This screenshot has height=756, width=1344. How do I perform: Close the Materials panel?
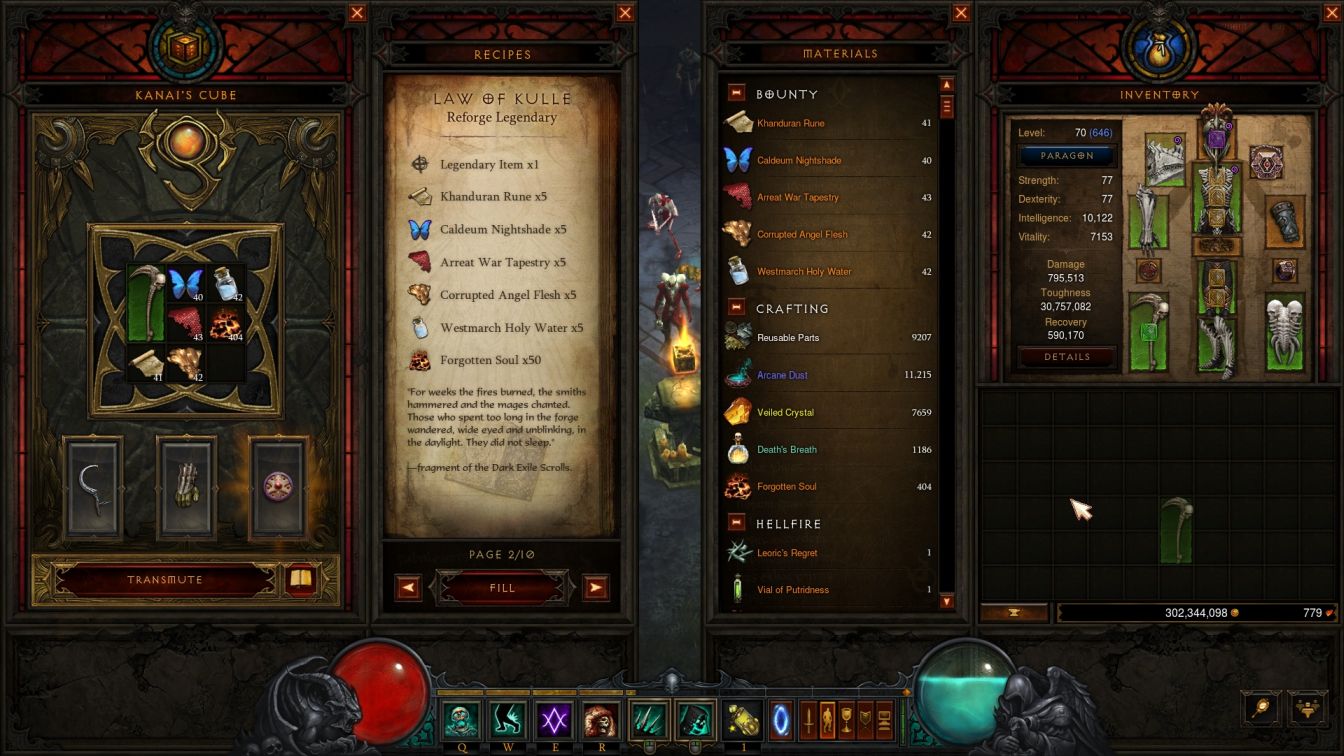coord(961,13)
